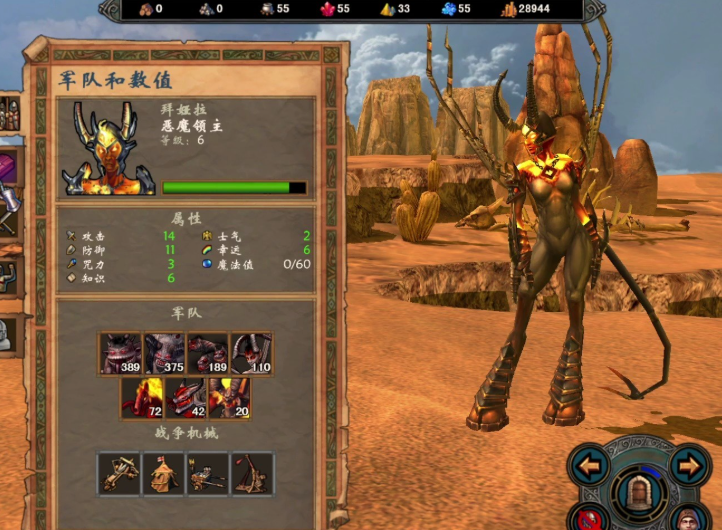Inspect the first aid tent
The image size is (722, 530).
pyautogui.click(x=164, y=473)
